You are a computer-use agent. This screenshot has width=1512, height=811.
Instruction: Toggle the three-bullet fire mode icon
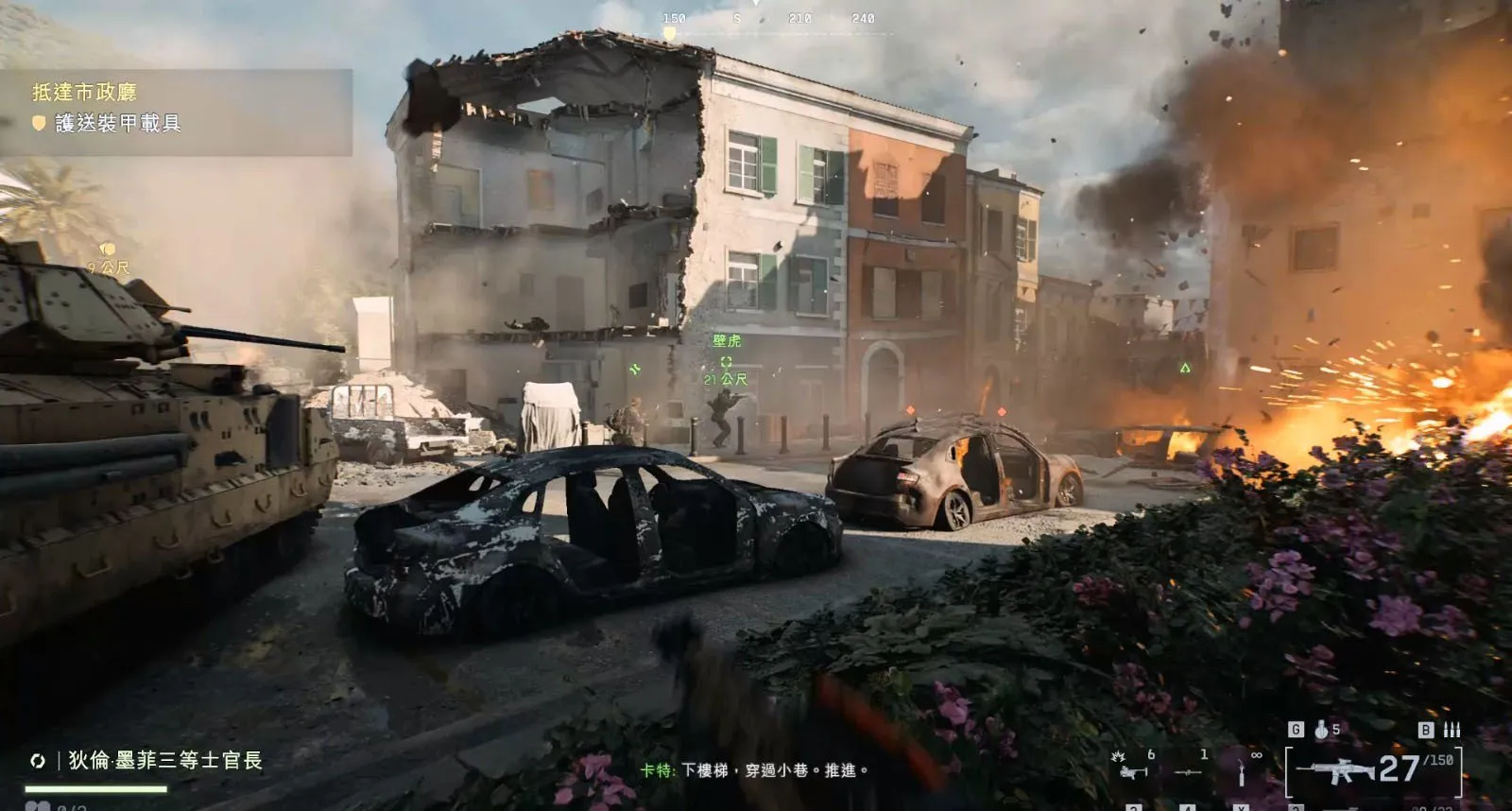click(x=1452, y=730)
